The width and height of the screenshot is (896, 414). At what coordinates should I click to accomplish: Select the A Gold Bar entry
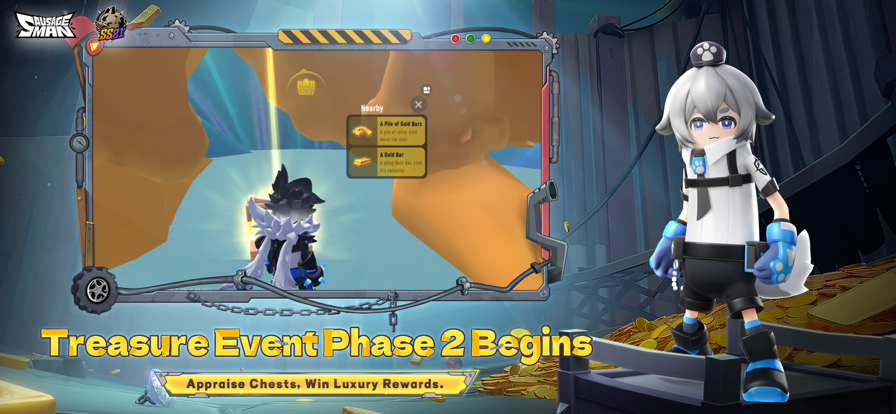click(387, 161)
